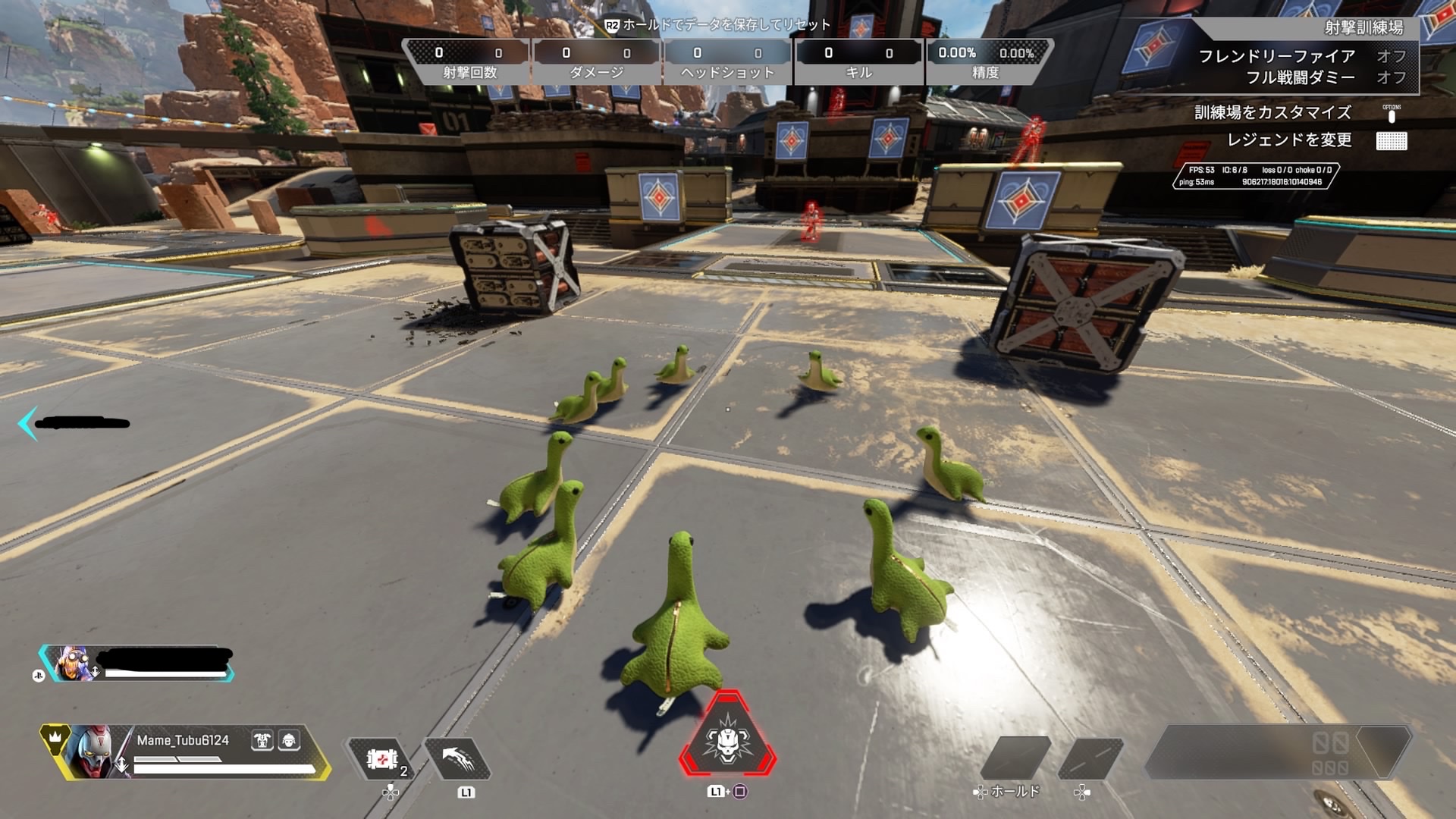The width and height of the screenshot is (1456, 819).
Task: Use the claw tactical ability icon
Action: [x=457, y=758]
